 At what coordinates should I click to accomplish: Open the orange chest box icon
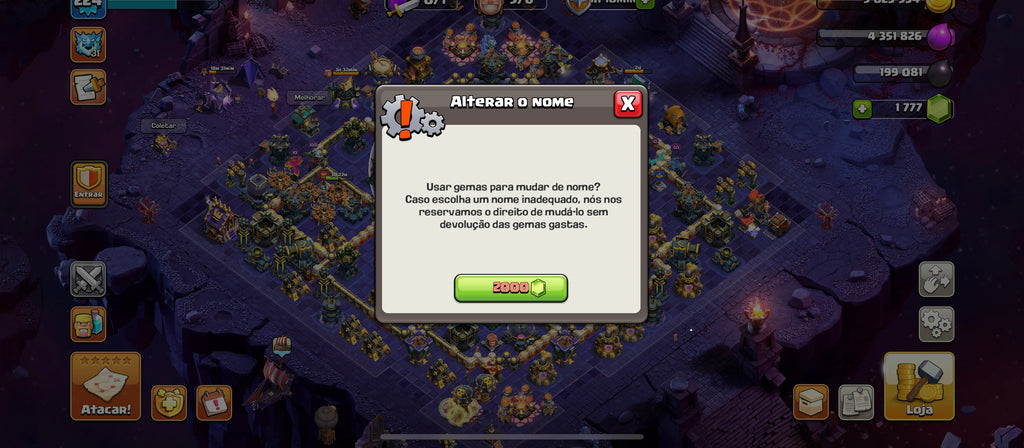point(811,402)
